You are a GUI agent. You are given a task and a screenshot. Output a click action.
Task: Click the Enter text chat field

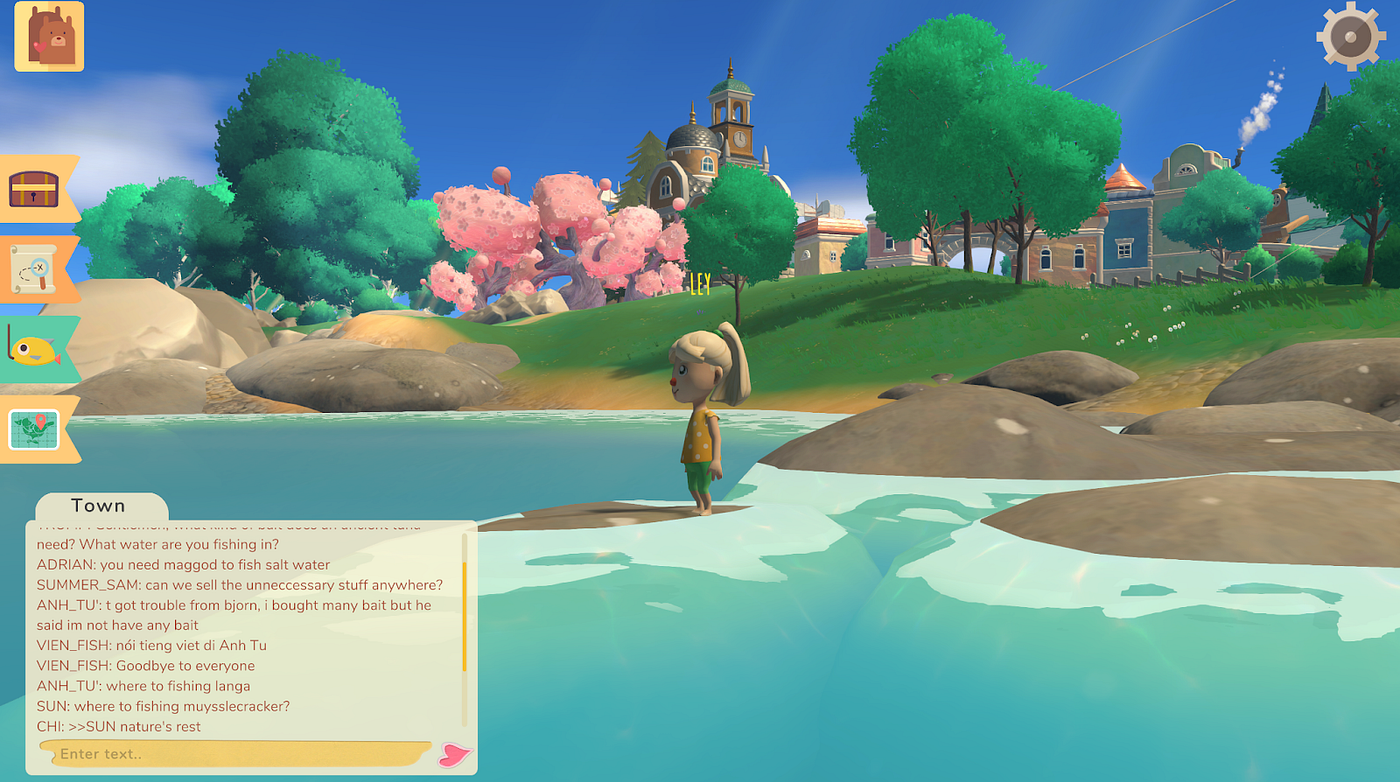tap(235, 753)
